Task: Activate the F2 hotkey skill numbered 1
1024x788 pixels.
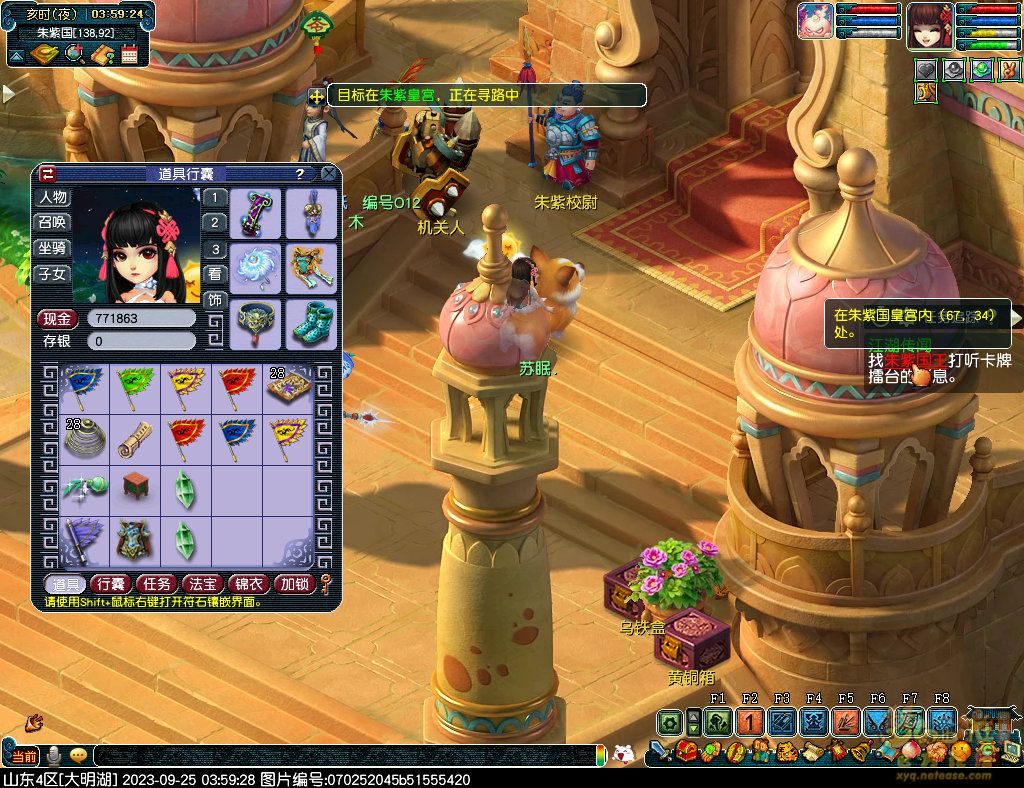Action: [750, 722]
